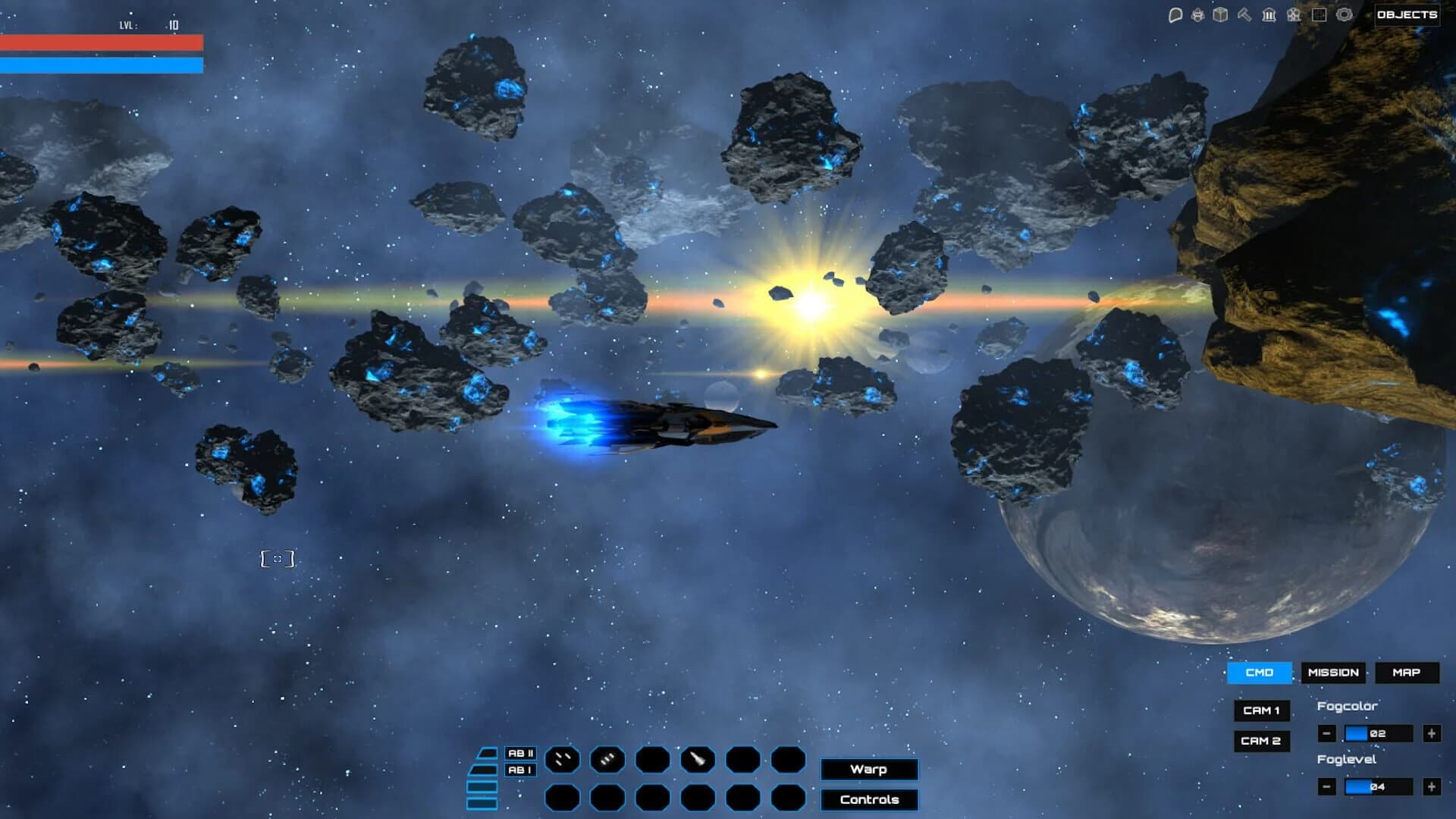Open the Controls panel
The height and width of the screenshot is (819, 1456).
[x=869, y=799]
